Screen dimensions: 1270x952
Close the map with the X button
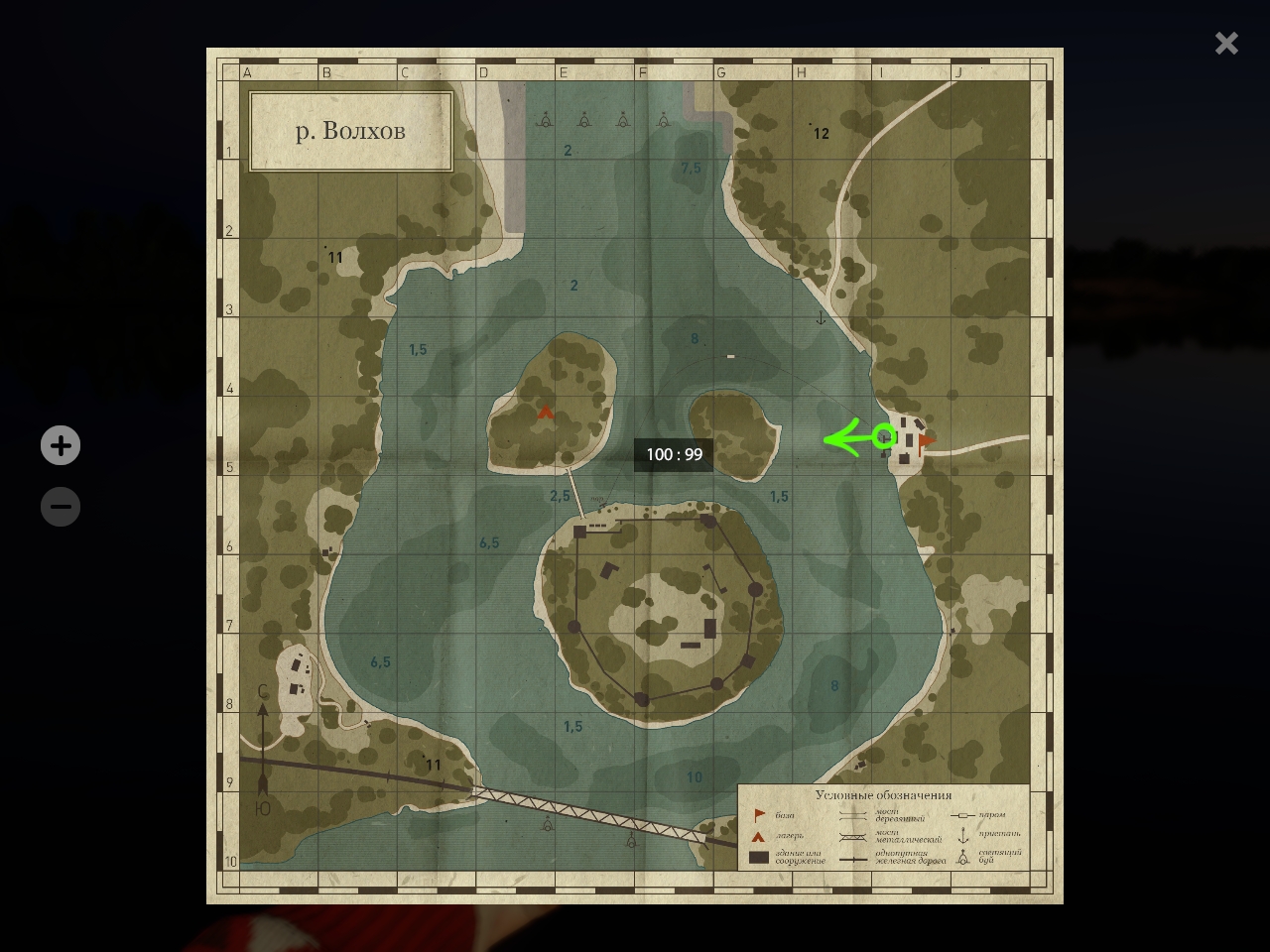(x=1226, y=43)
